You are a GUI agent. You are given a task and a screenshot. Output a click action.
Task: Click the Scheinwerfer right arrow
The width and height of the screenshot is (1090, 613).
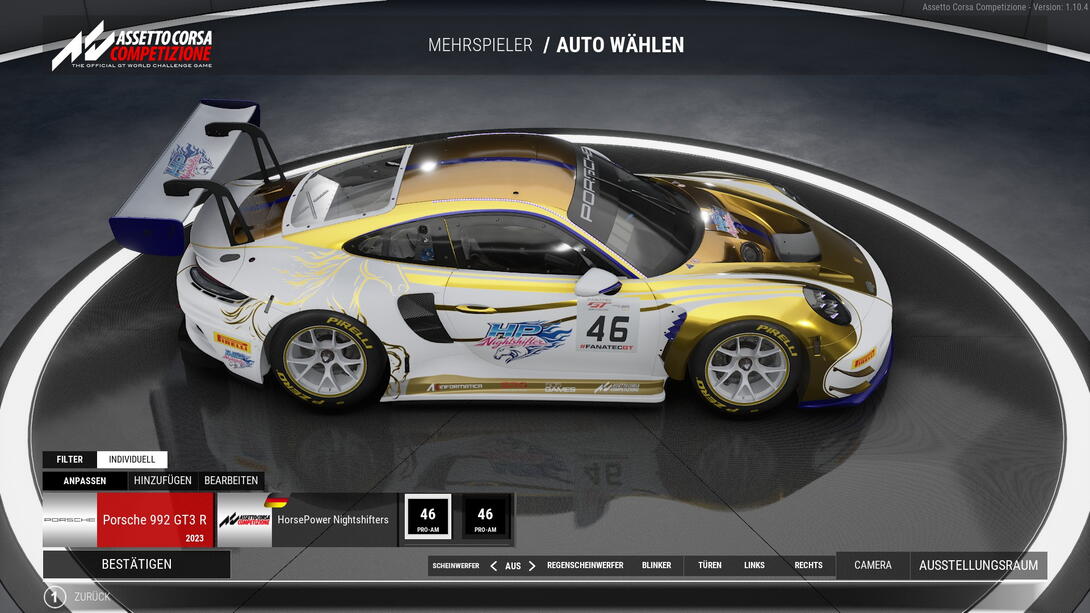[x=532, y=566]
